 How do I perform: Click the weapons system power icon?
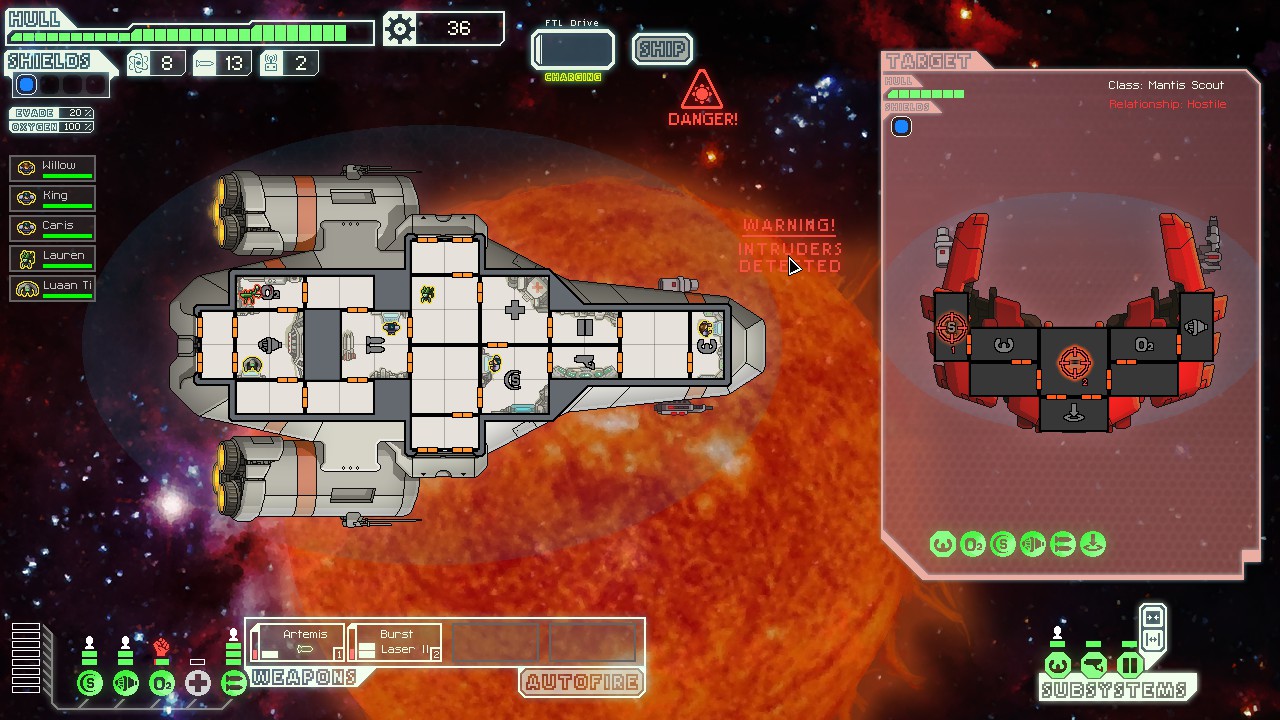pyautogui.click(x=234, y=684)
